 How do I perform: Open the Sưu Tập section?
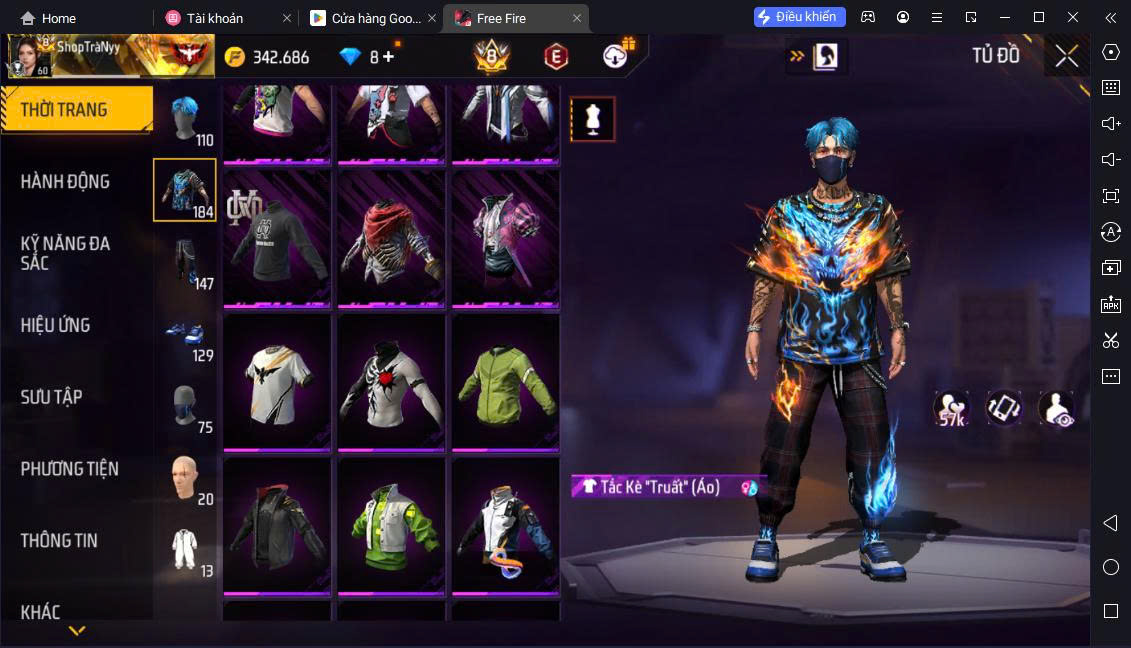point(51,397)
